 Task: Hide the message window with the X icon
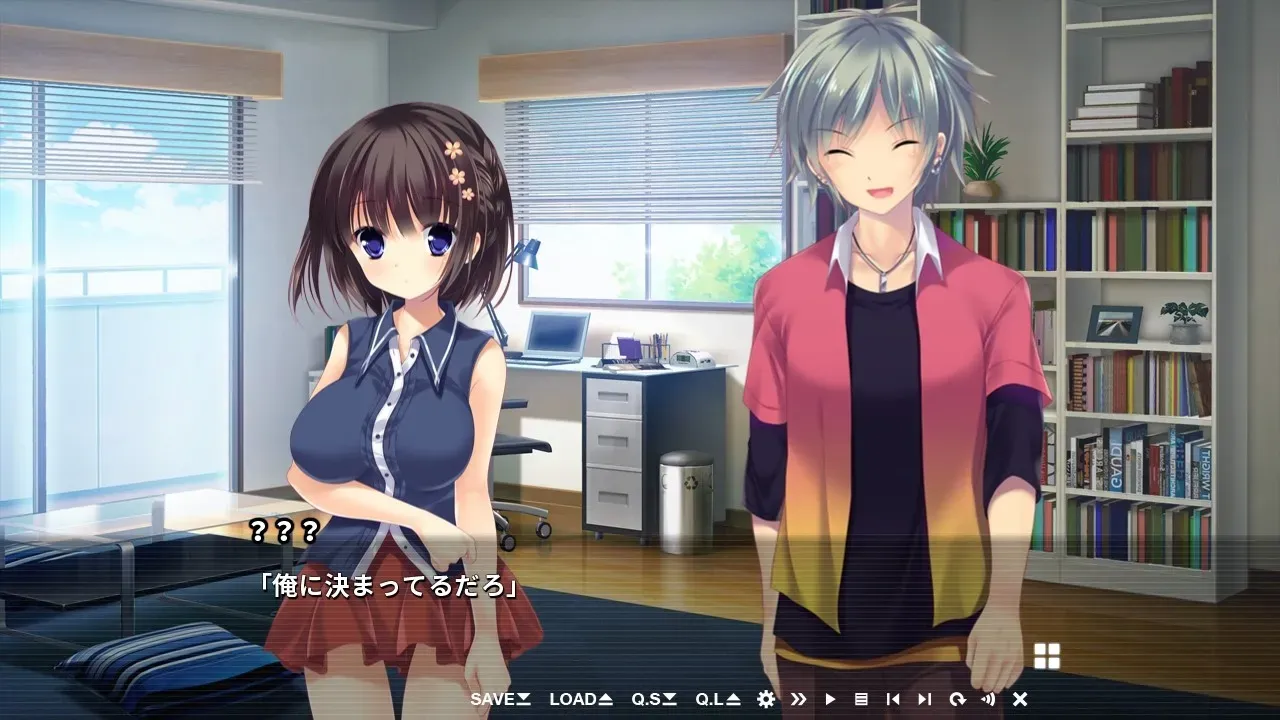click(1021, 700)
